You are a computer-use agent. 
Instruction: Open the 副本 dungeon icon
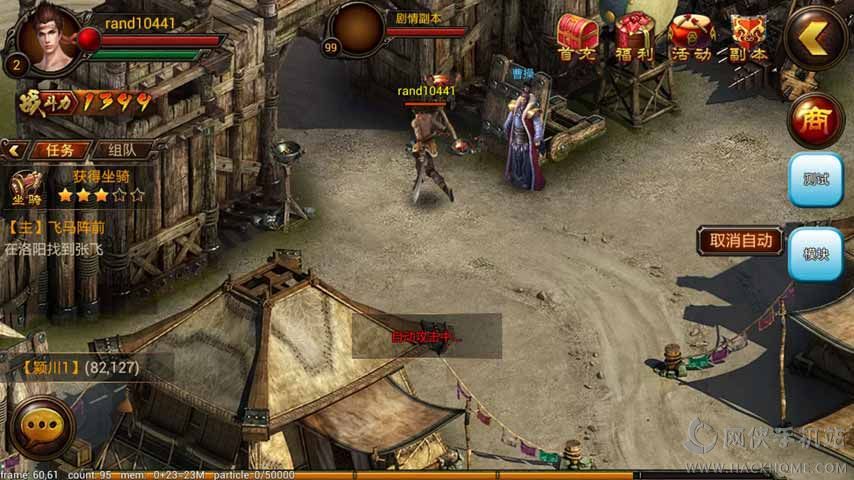tap(748, 38)
